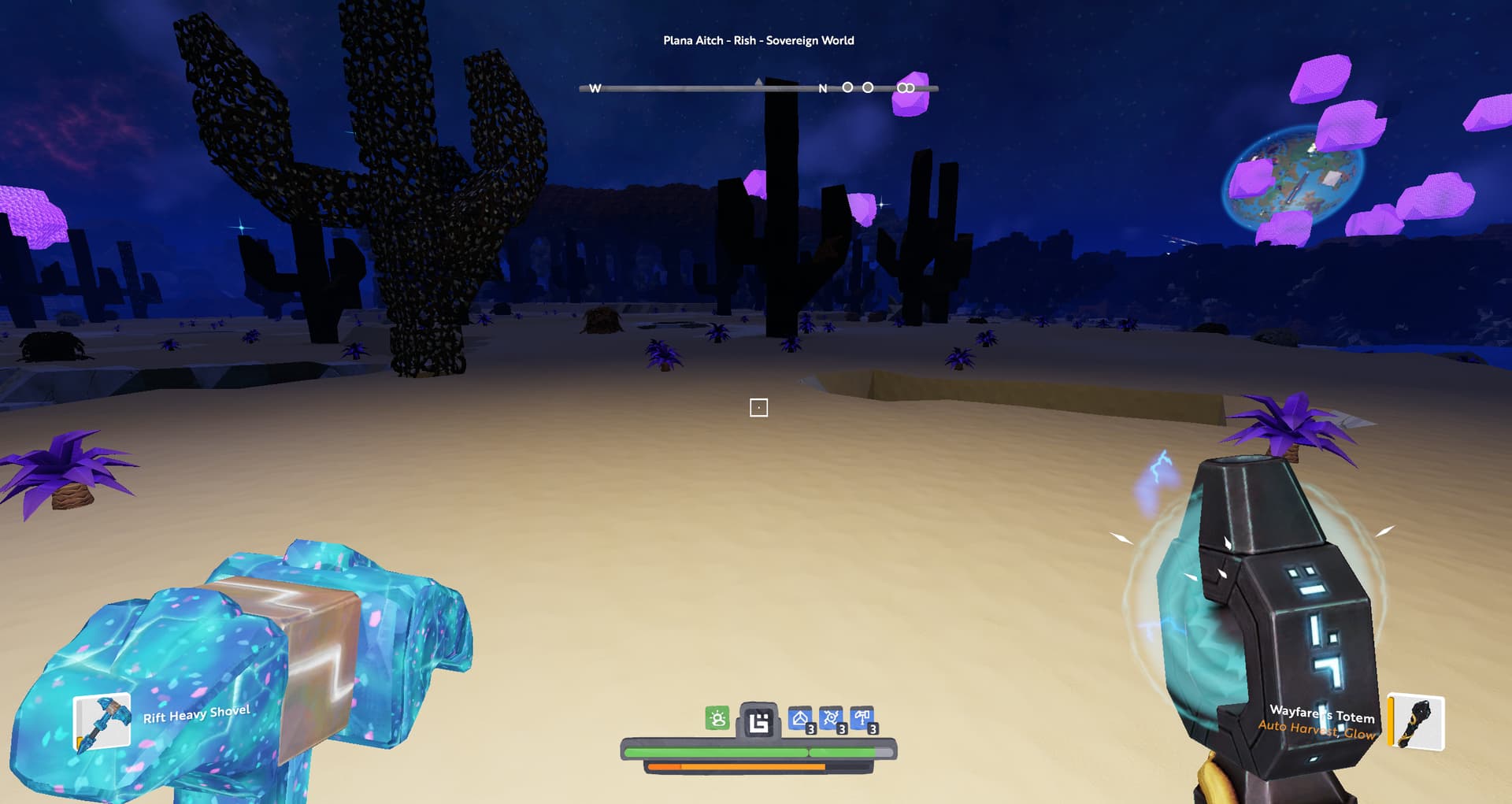Click the blue cube buff icon
The height and width of the screenshot is (804, 1512).
tap(800, 718)
